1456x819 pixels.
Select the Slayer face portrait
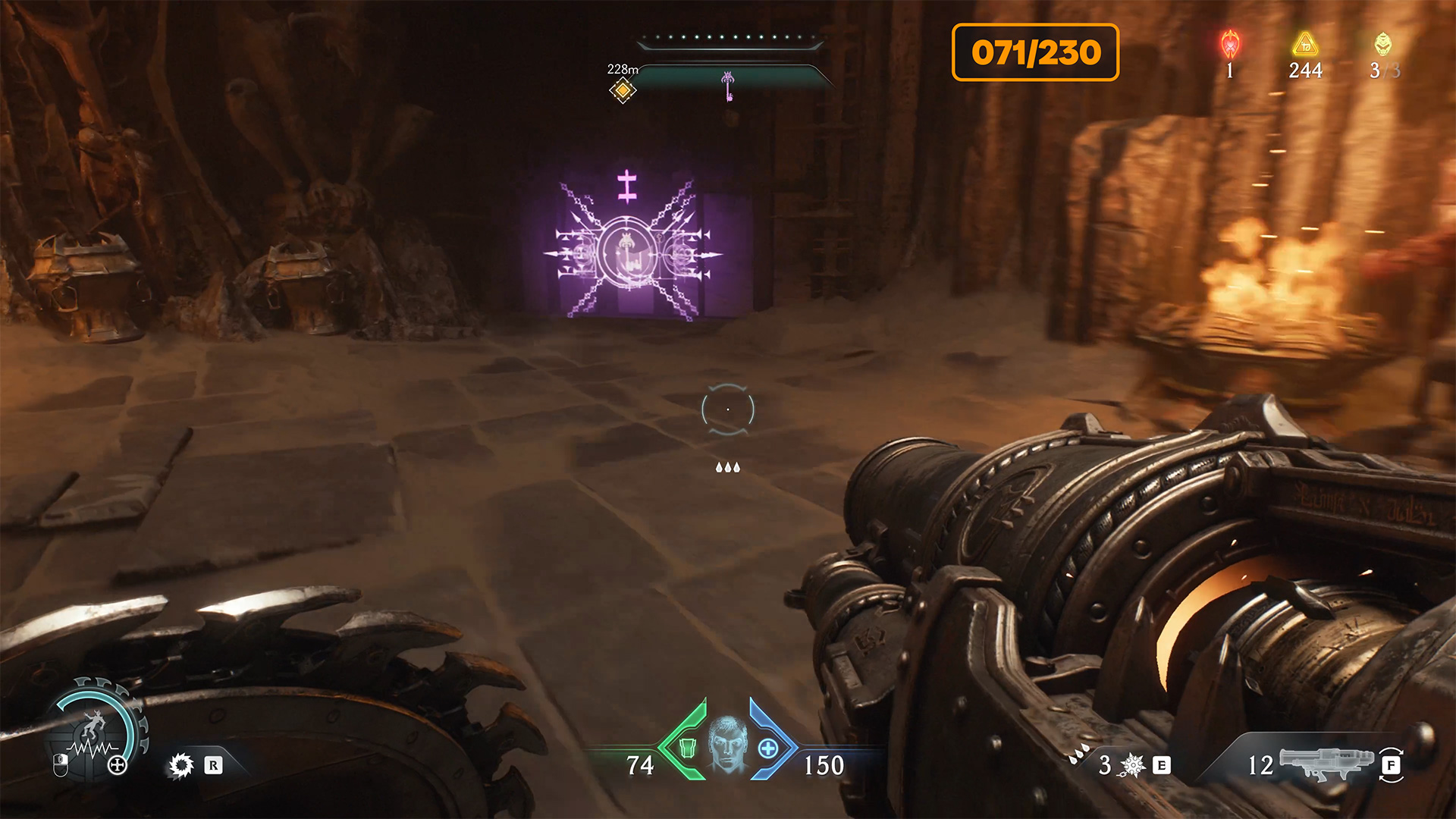(727, 745)
